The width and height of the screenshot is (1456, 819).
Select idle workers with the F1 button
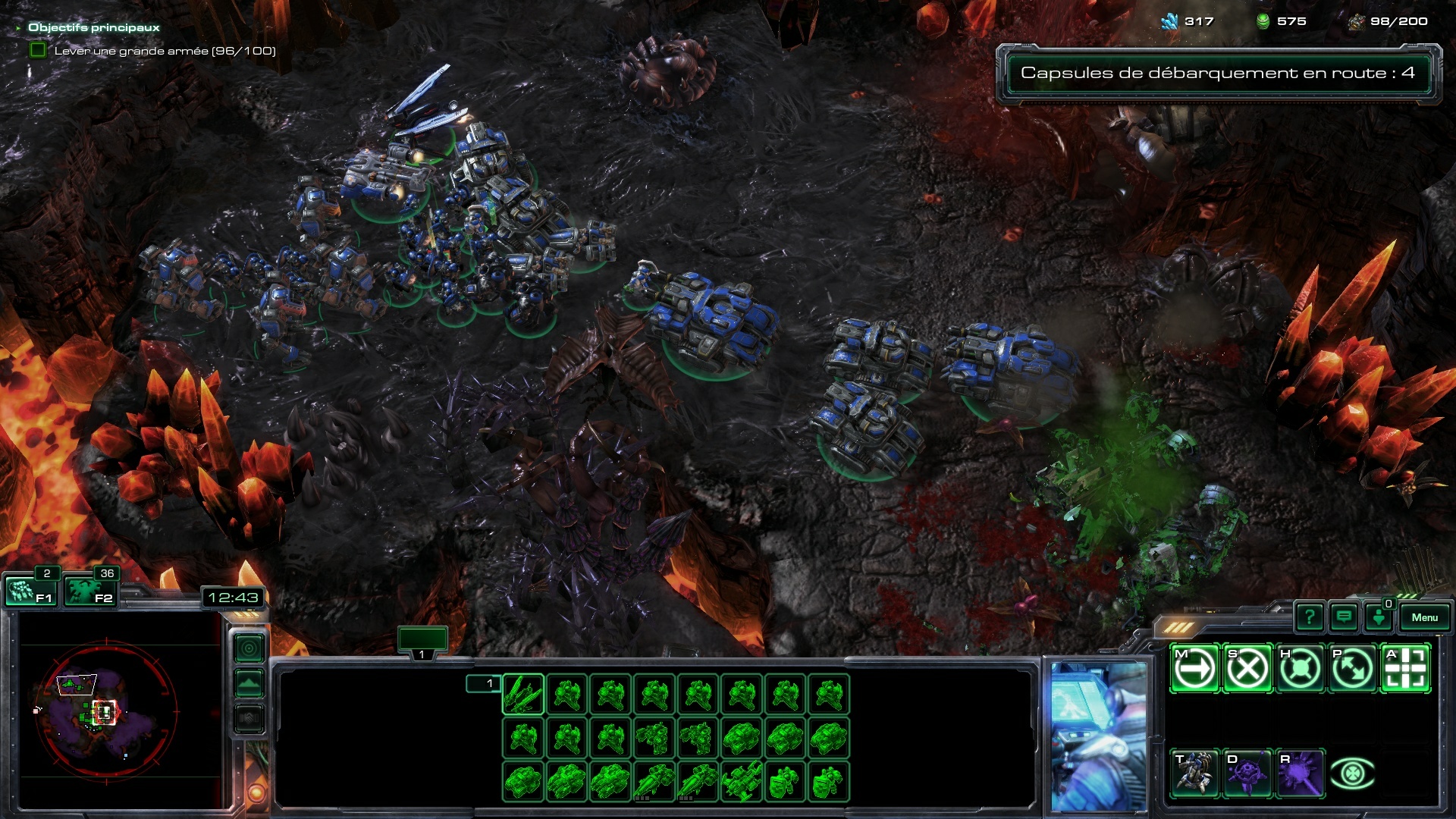click(30, 591)
